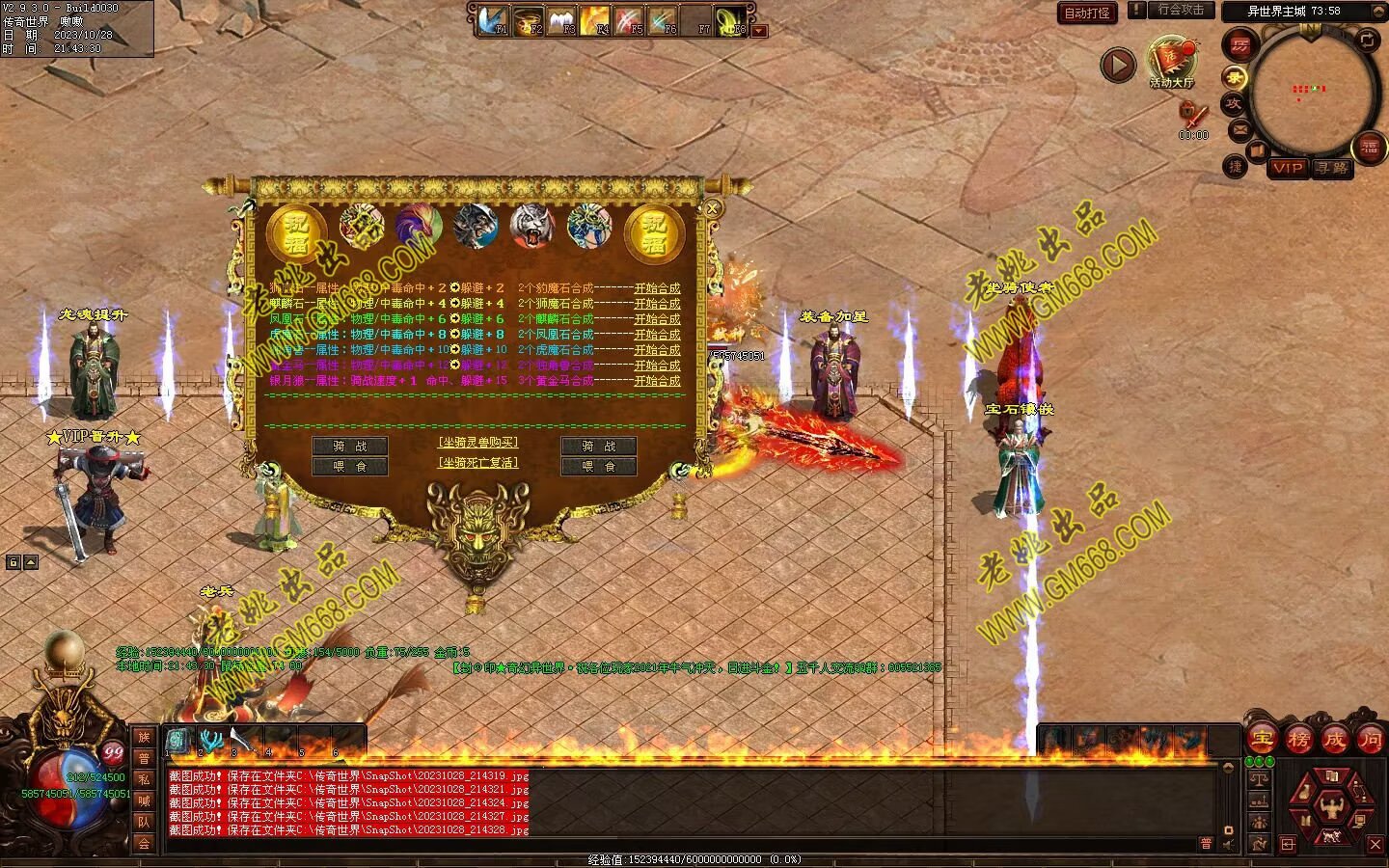Start synthesis for the silver moon wolf row

point(656,381)
